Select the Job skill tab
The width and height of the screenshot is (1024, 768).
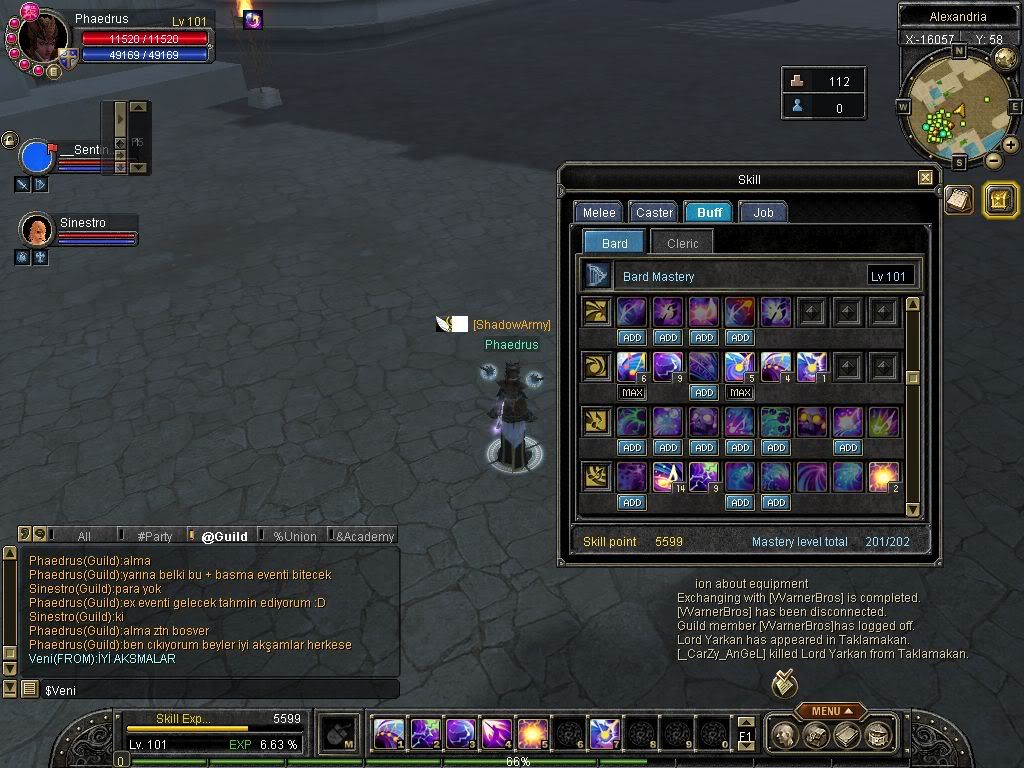(x=763, y=212)
